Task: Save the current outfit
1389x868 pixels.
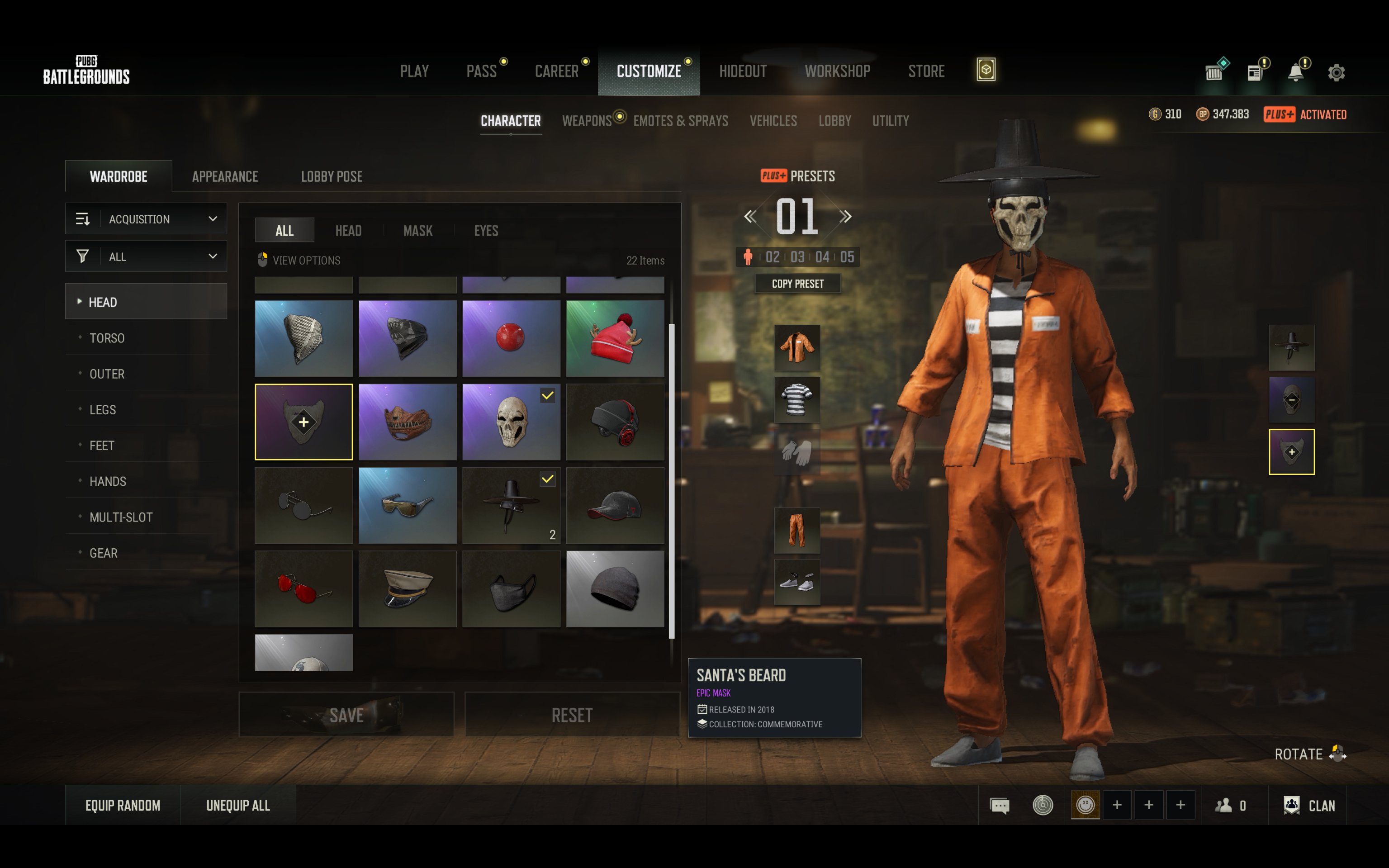Action: tap(346, 715)
